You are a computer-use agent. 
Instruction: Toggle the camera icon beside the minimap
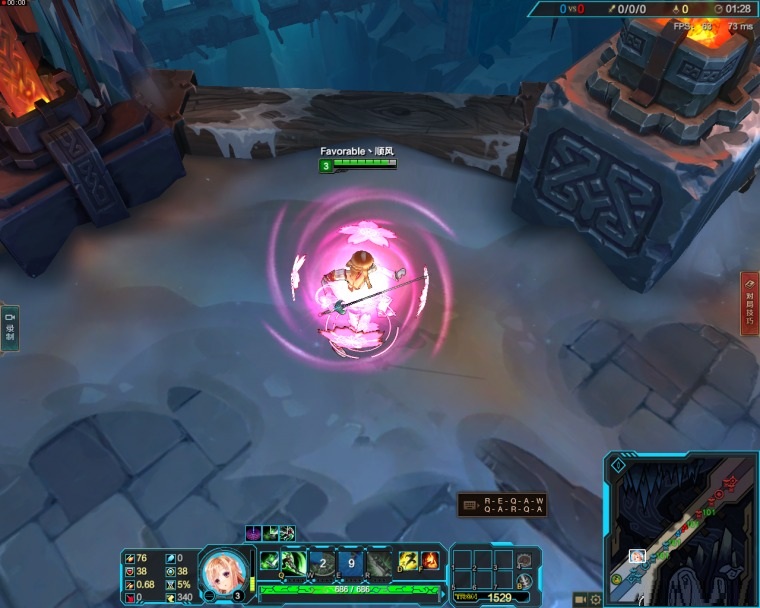click(579, 599)
